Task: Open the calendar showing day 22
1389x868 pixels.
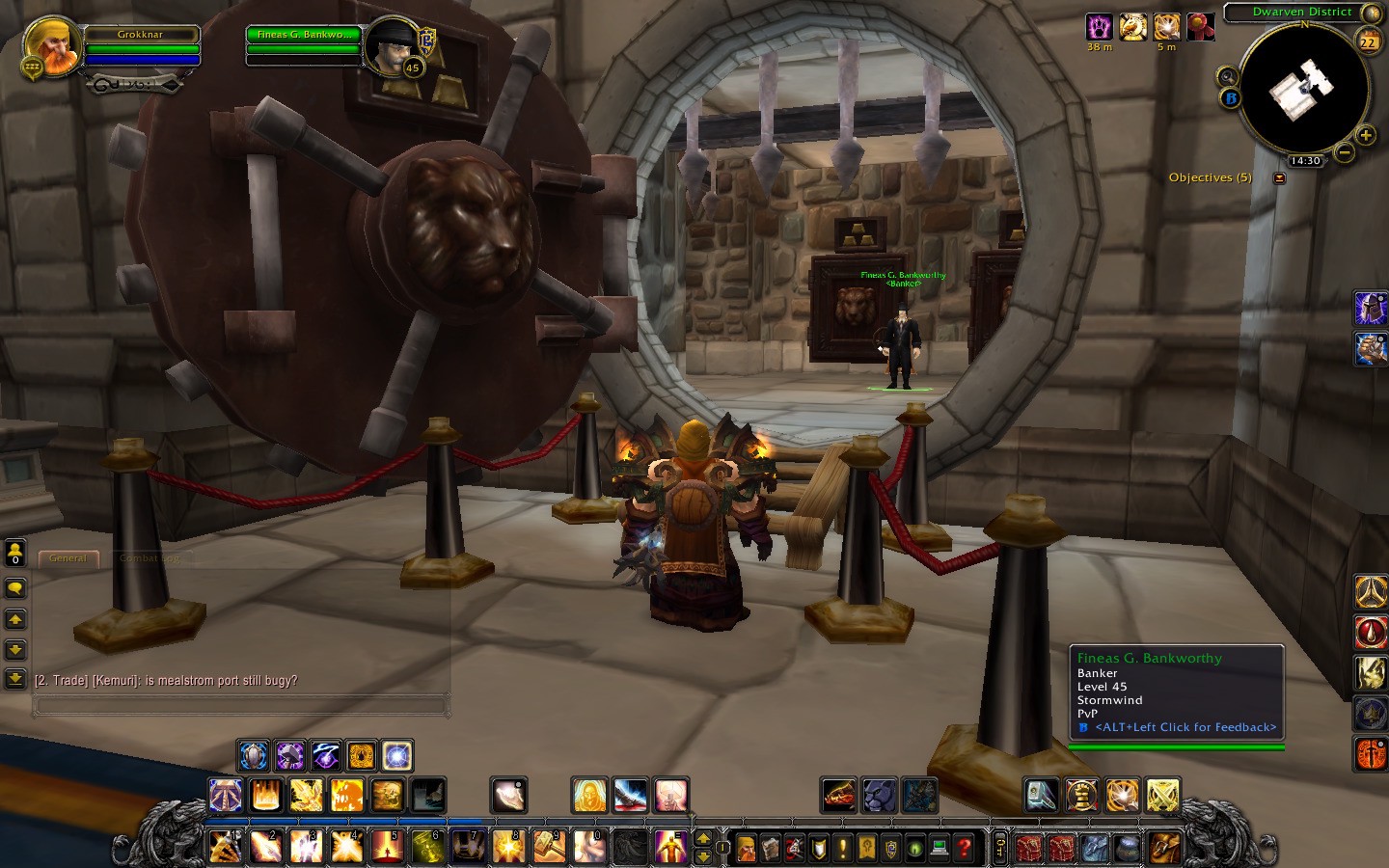Action: pos(1368,41)
